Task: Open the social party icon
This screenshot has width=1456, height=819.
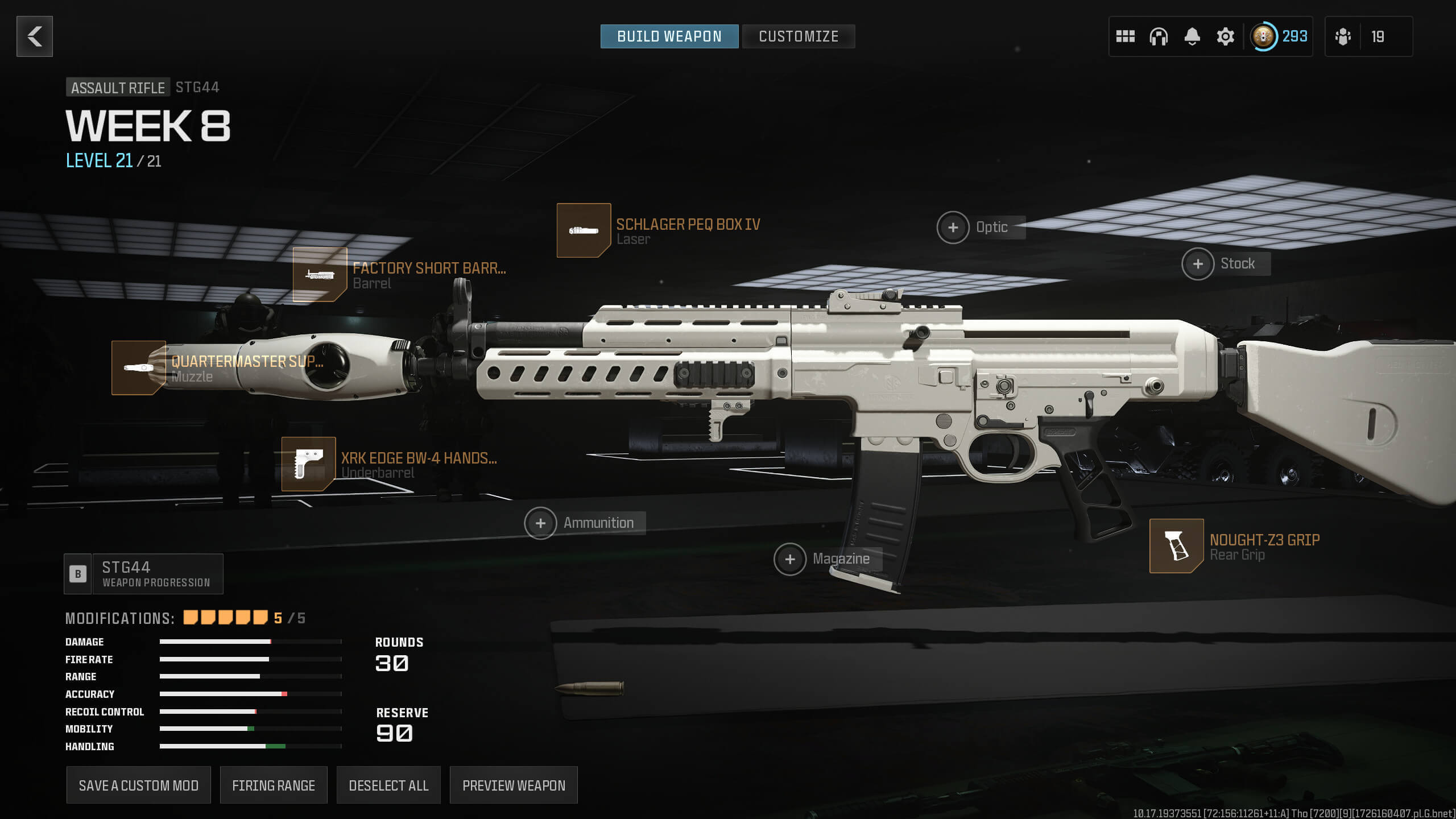Action: [1343, 36]
